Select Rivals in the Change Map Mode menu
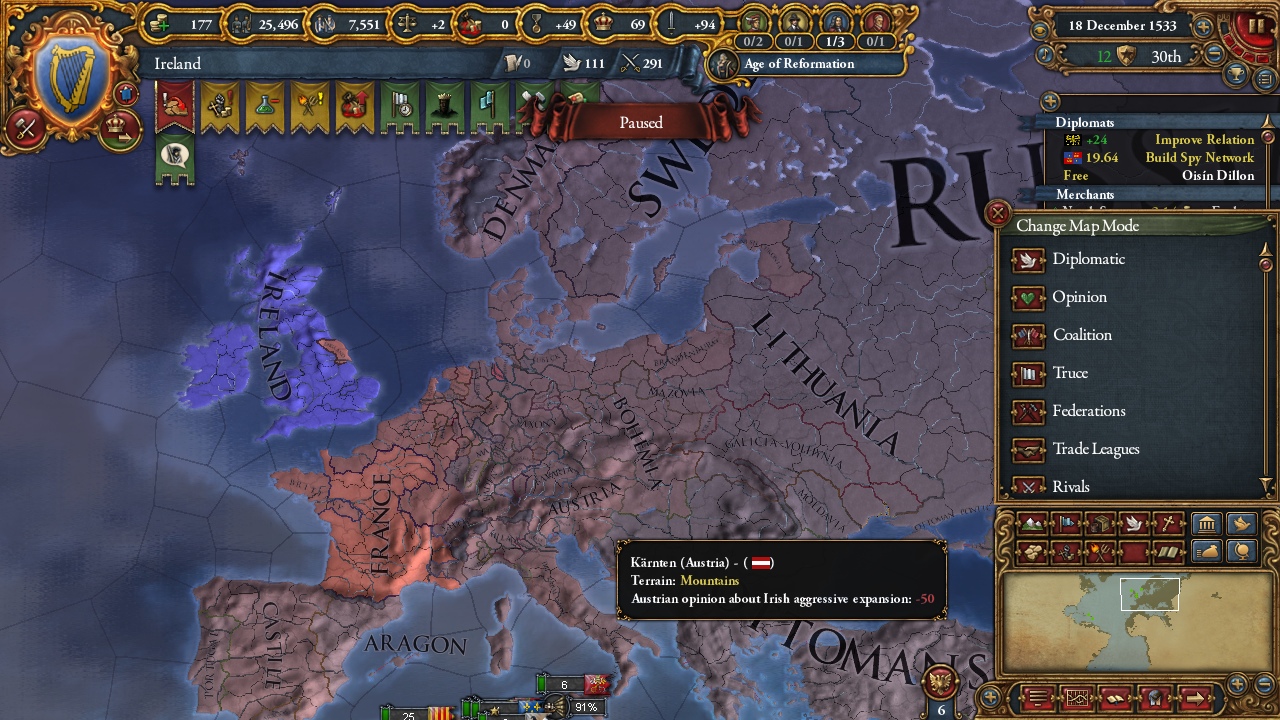This screenshot has width=1280, height=720. tap(1072, 487)
